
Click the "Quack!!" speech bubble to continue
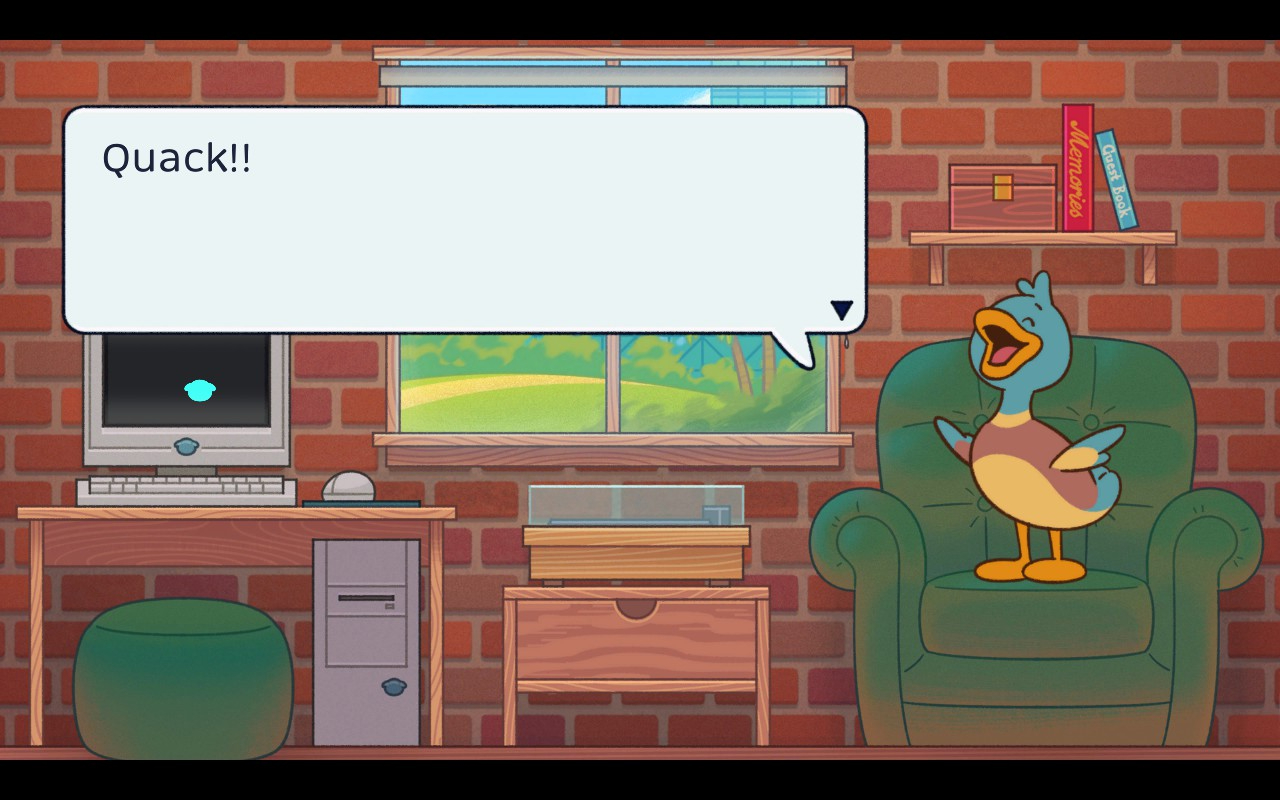464,219
